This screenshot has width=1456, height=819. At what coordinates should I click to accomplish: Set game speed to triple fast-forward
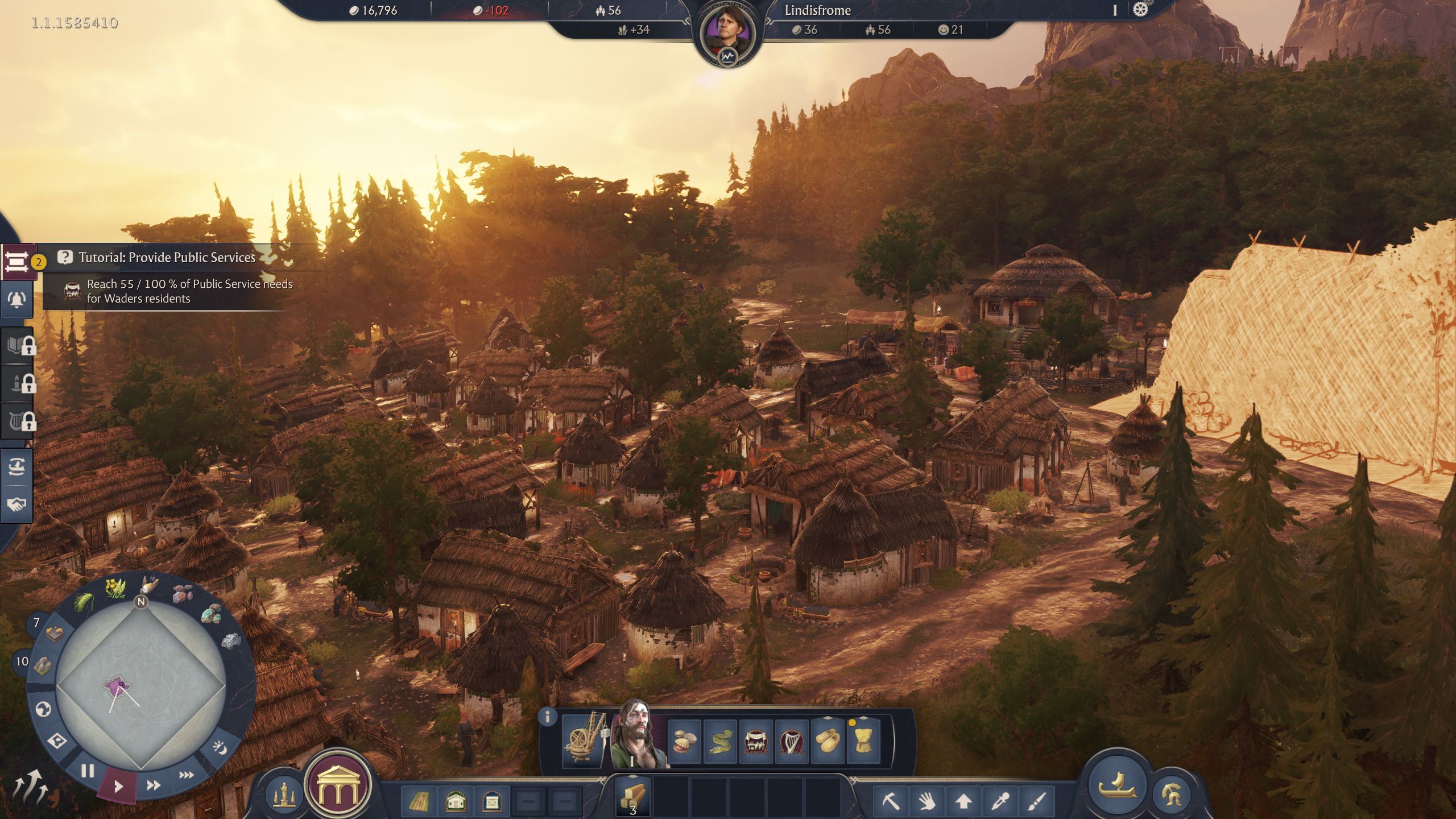coord(186,775)
